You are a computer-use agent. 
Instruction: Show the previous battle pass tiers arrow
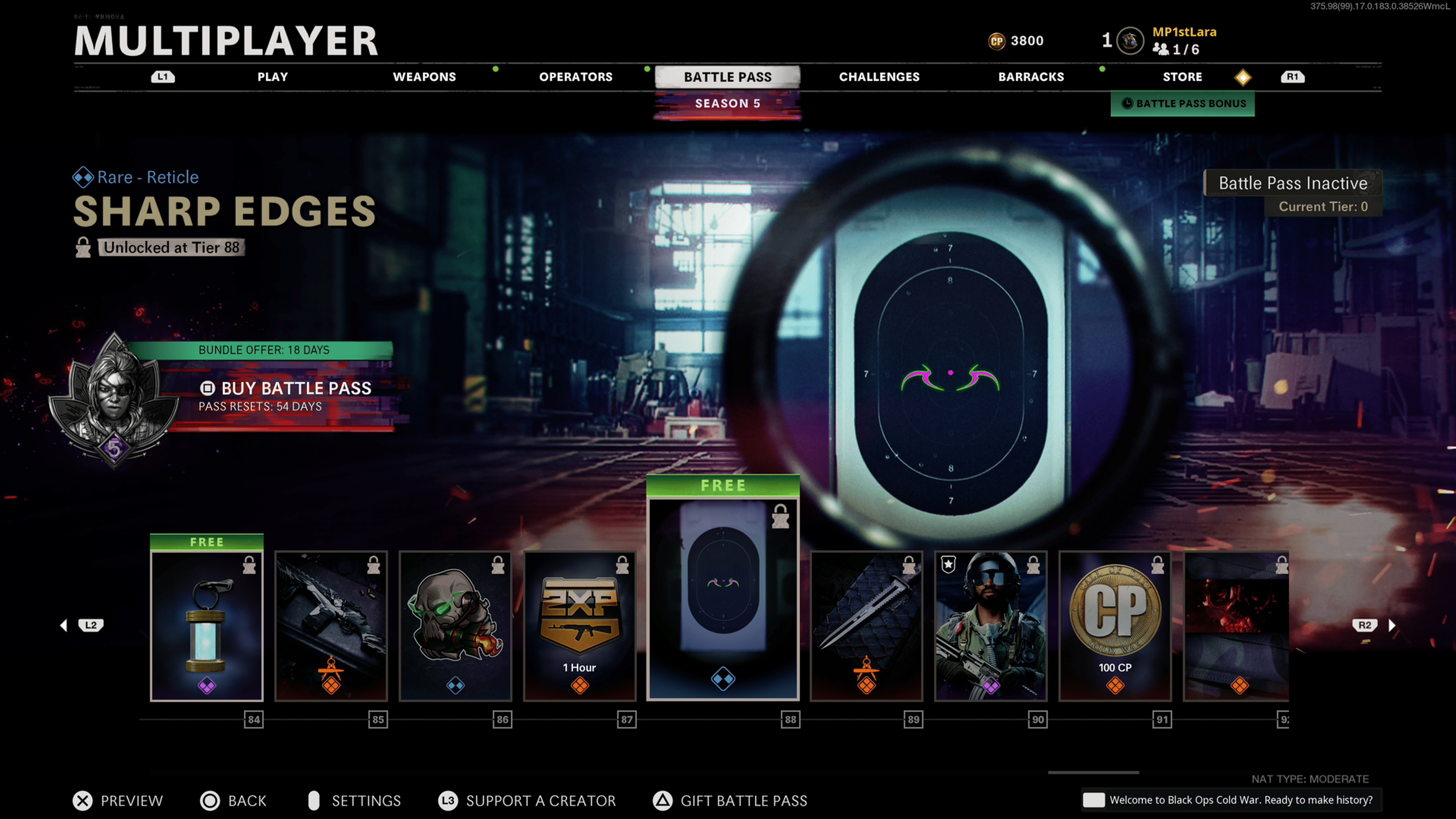coord(64,625)
